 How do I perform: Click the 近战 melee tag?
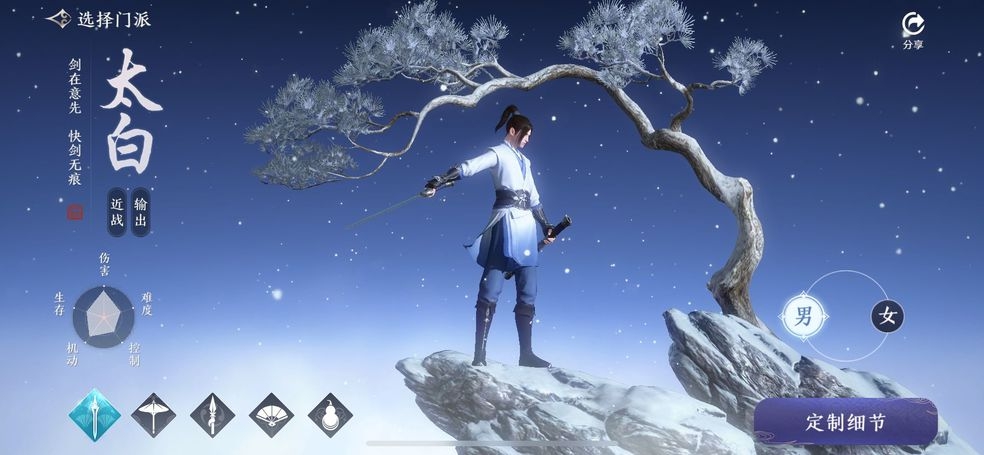pos(117,212)
